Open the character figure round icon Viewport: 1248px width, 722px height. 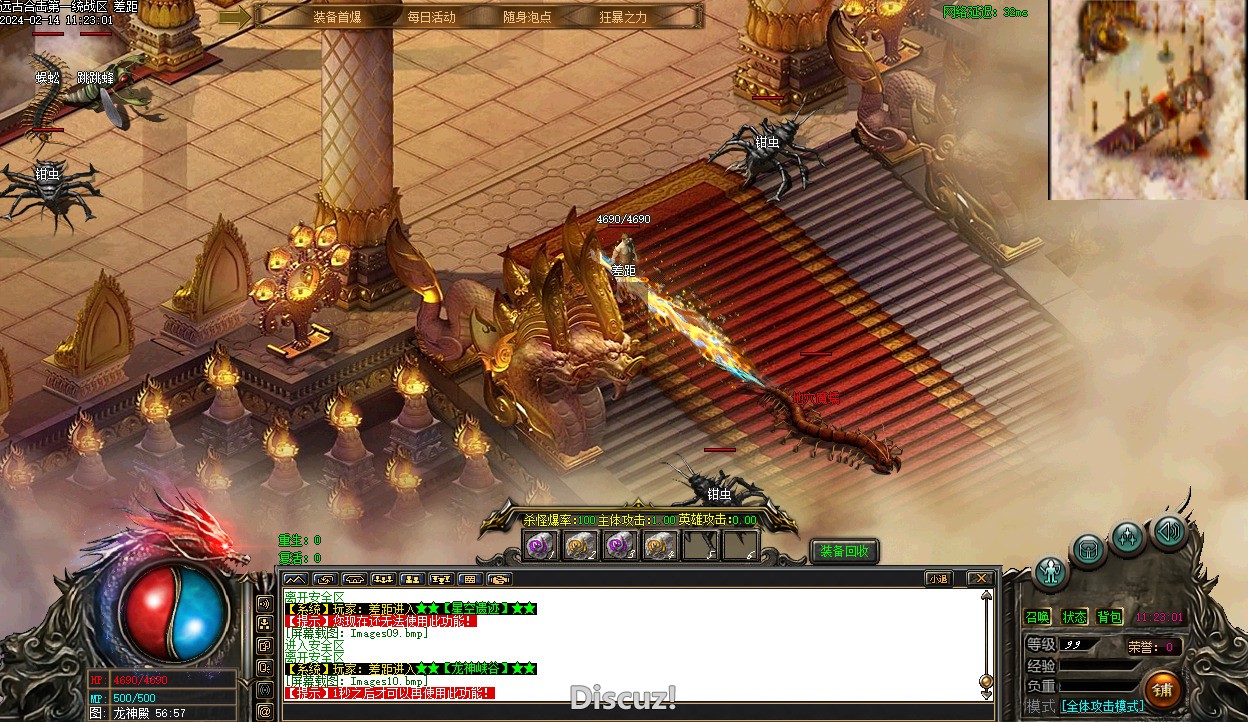(x=1051, y=573)
